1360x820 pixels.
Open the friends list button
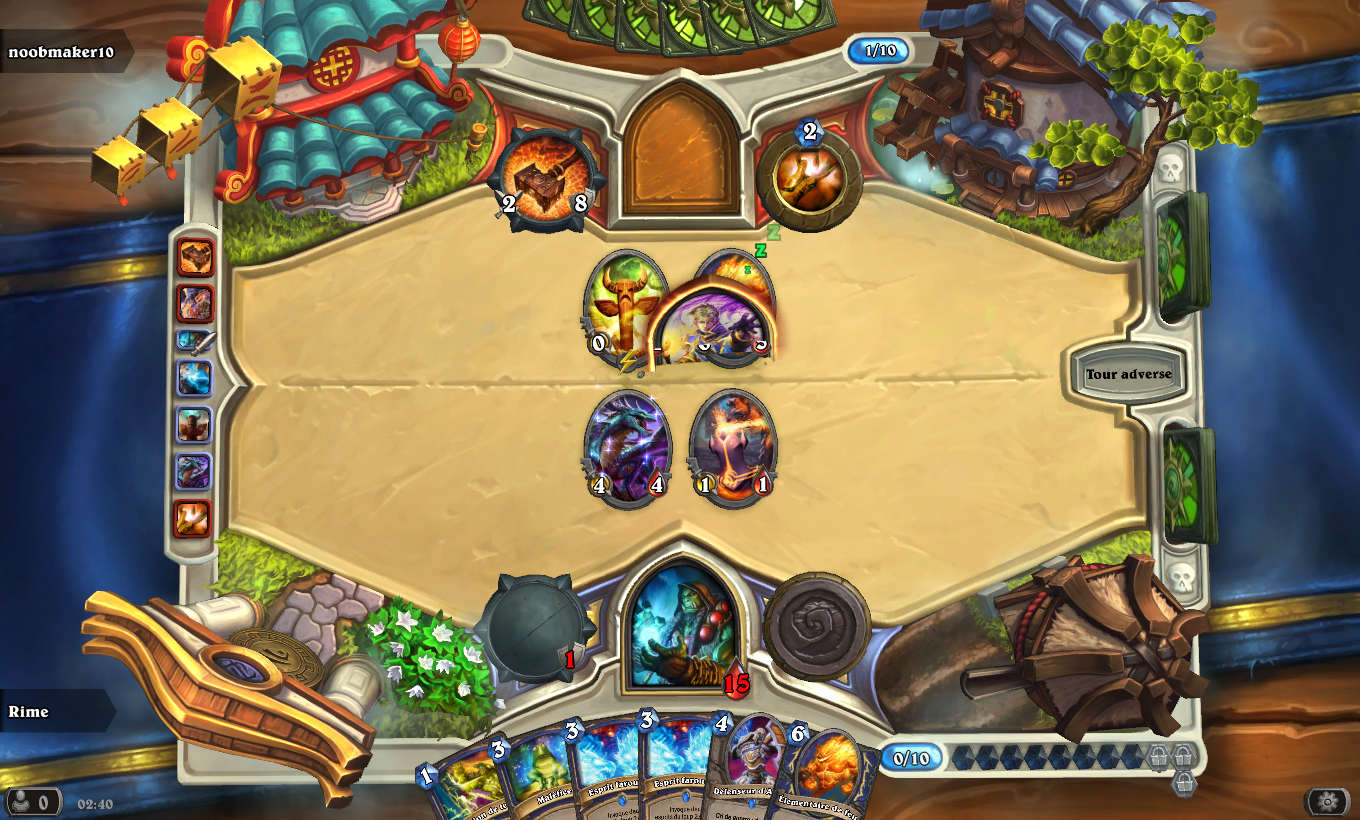31,802
